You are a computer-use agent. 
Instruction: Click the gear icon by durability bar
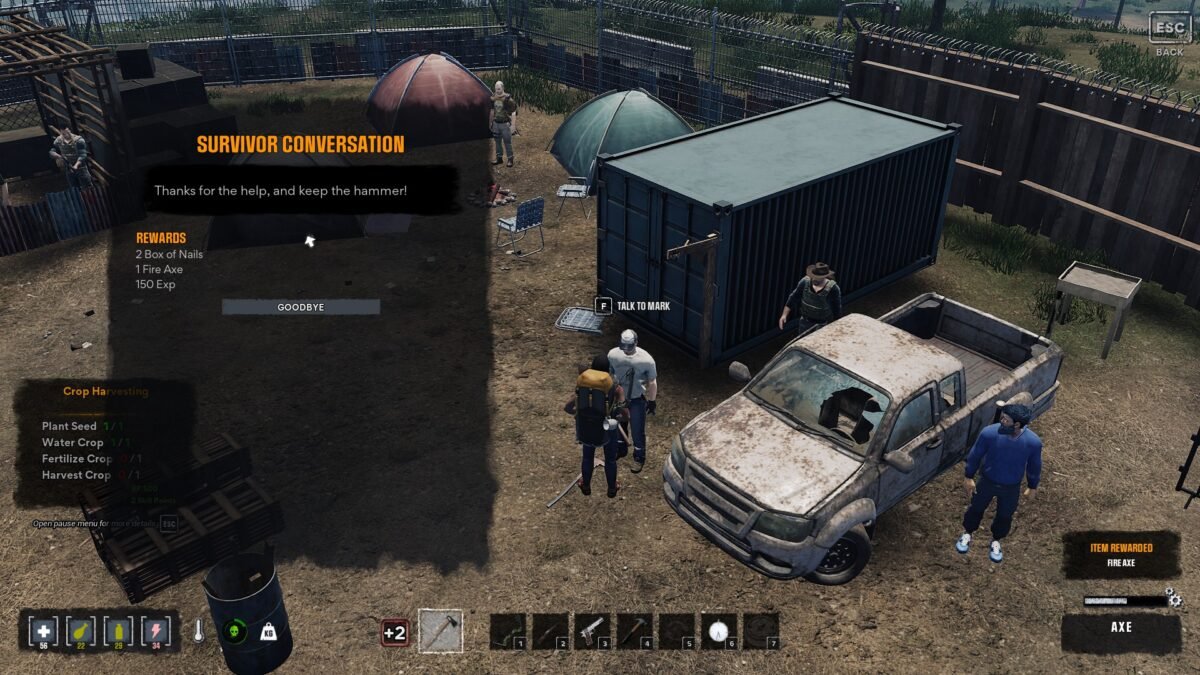(x=1174, y=600)
